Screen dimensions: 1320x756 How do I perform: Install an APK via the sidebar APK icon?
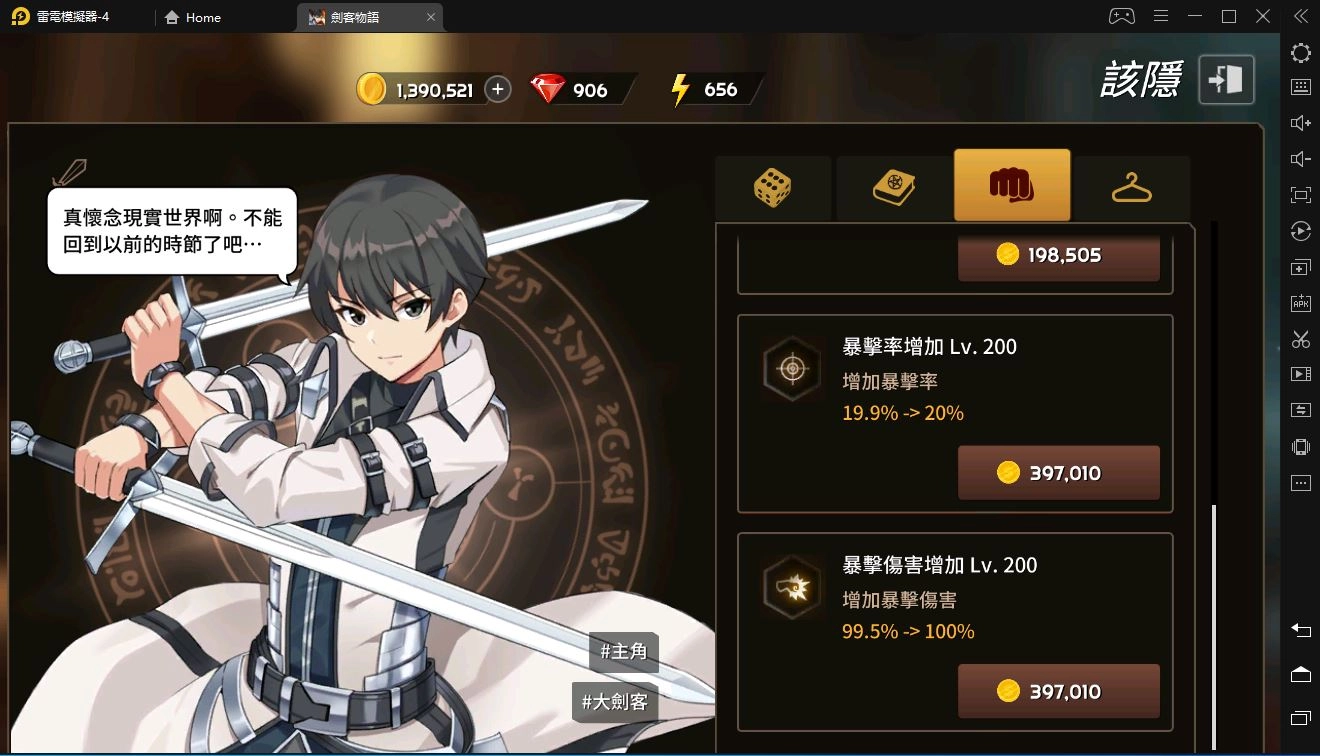click(1300, 302)
